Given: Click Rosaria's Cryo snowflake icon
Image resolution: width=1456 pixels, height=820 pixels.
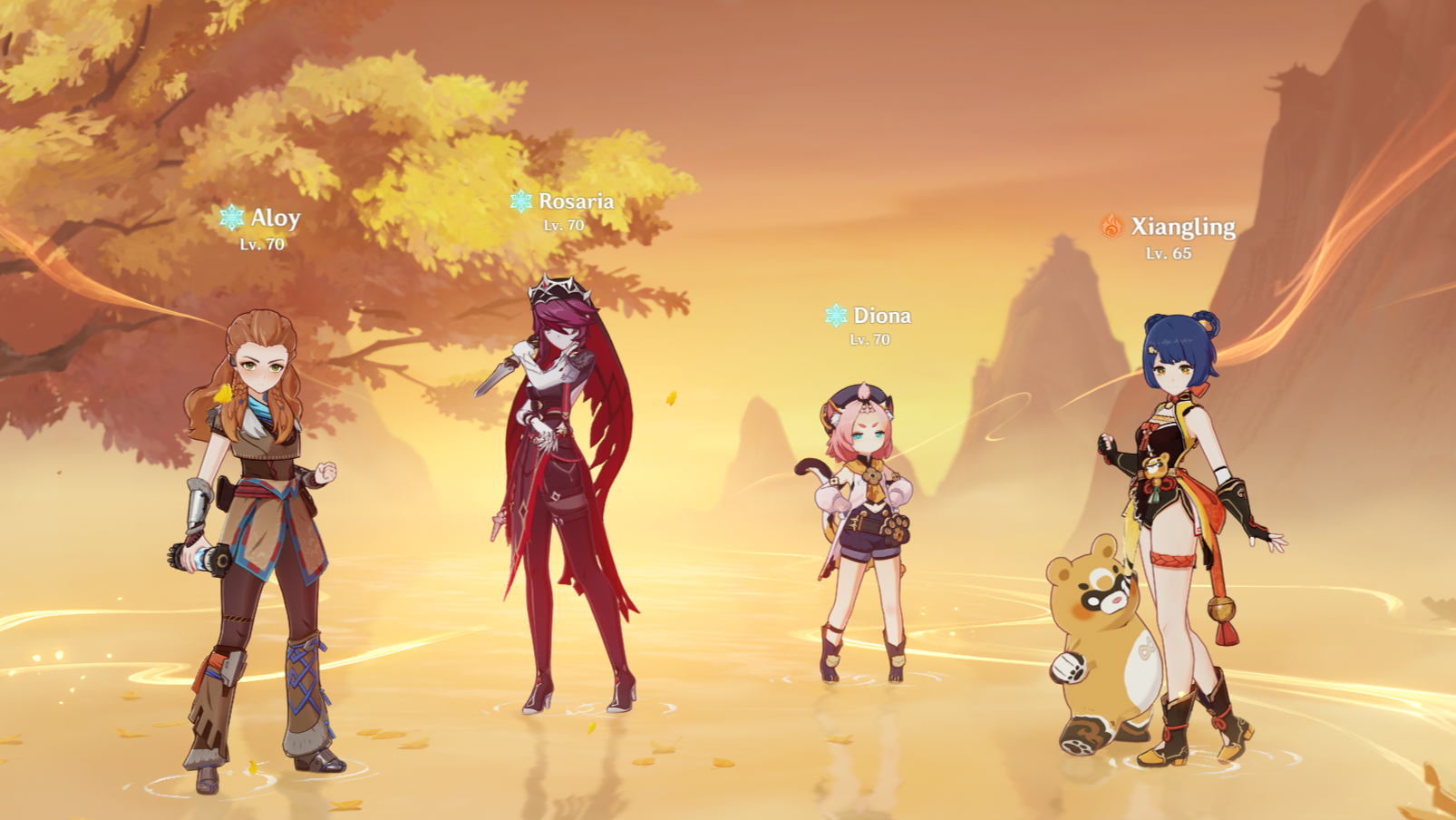Looking at the screenshot, I should (x=522, y=201).
